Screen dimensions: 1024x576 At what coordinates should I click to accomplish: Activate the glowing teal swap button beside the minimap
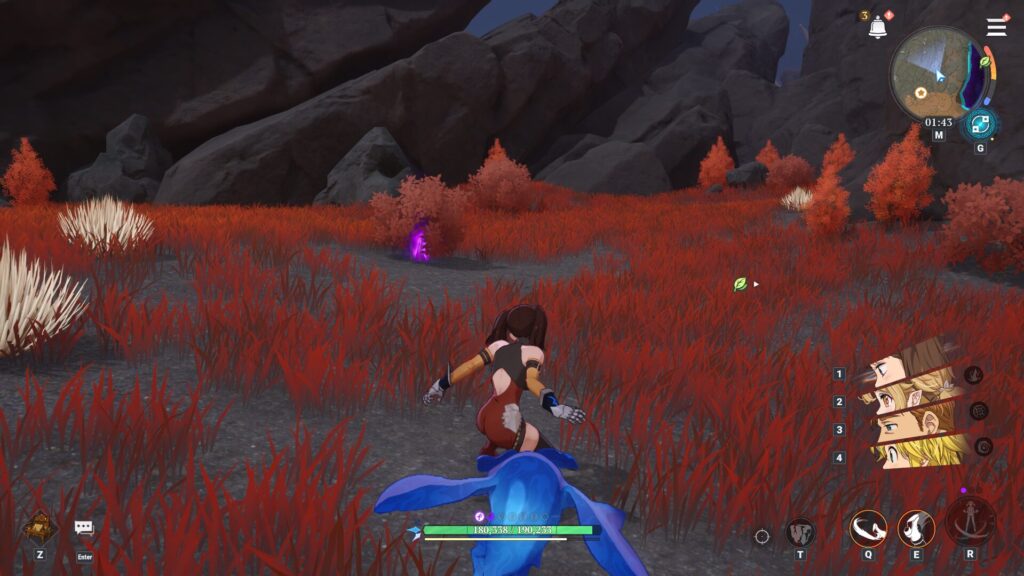[x=979, y=126]
